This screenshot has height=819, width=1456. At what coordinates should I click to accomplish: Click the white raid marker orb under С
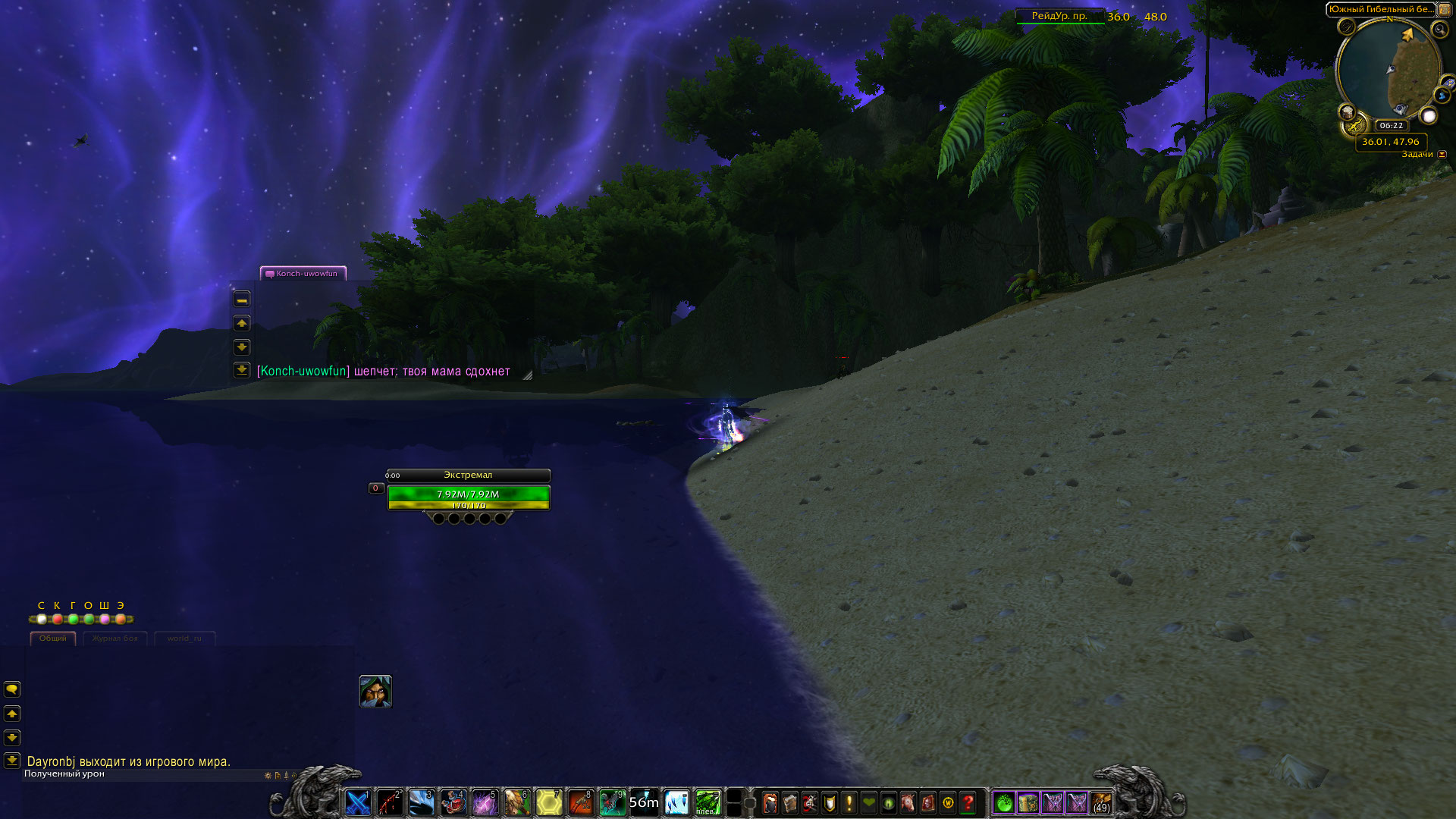[42, 620]
